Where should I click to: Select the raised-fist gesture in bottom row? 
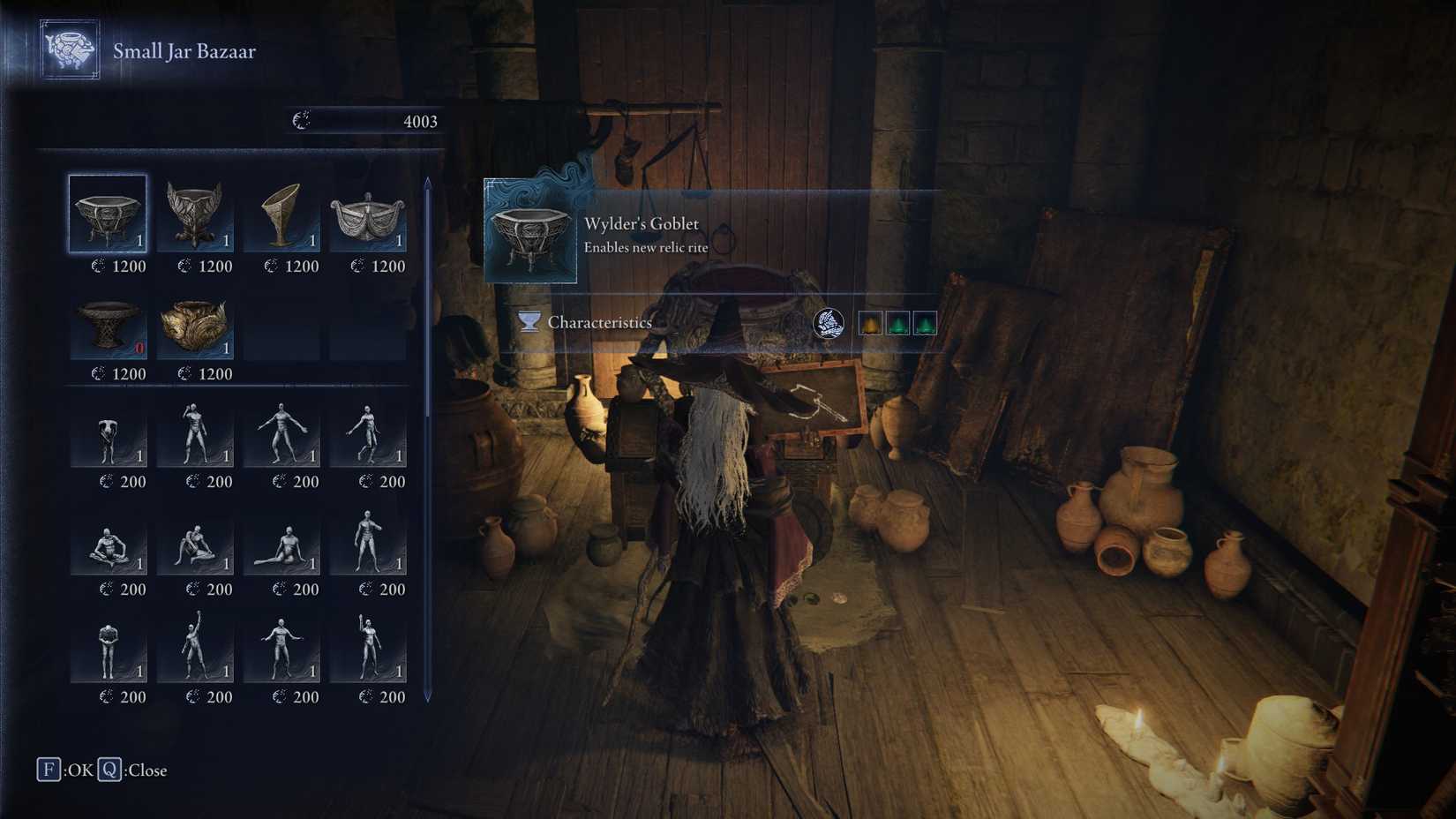click(x=196, y=653)
